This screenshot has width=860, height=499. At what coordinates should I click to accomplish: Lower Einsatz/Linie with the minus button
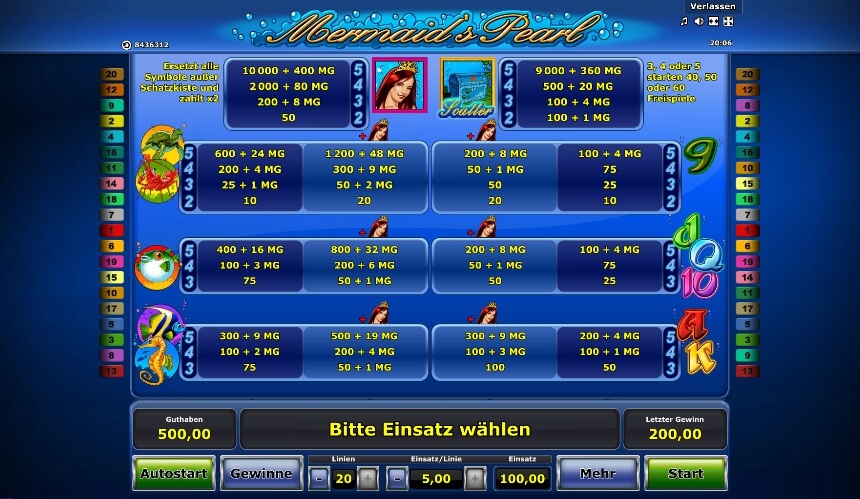(x=395, y=478)
